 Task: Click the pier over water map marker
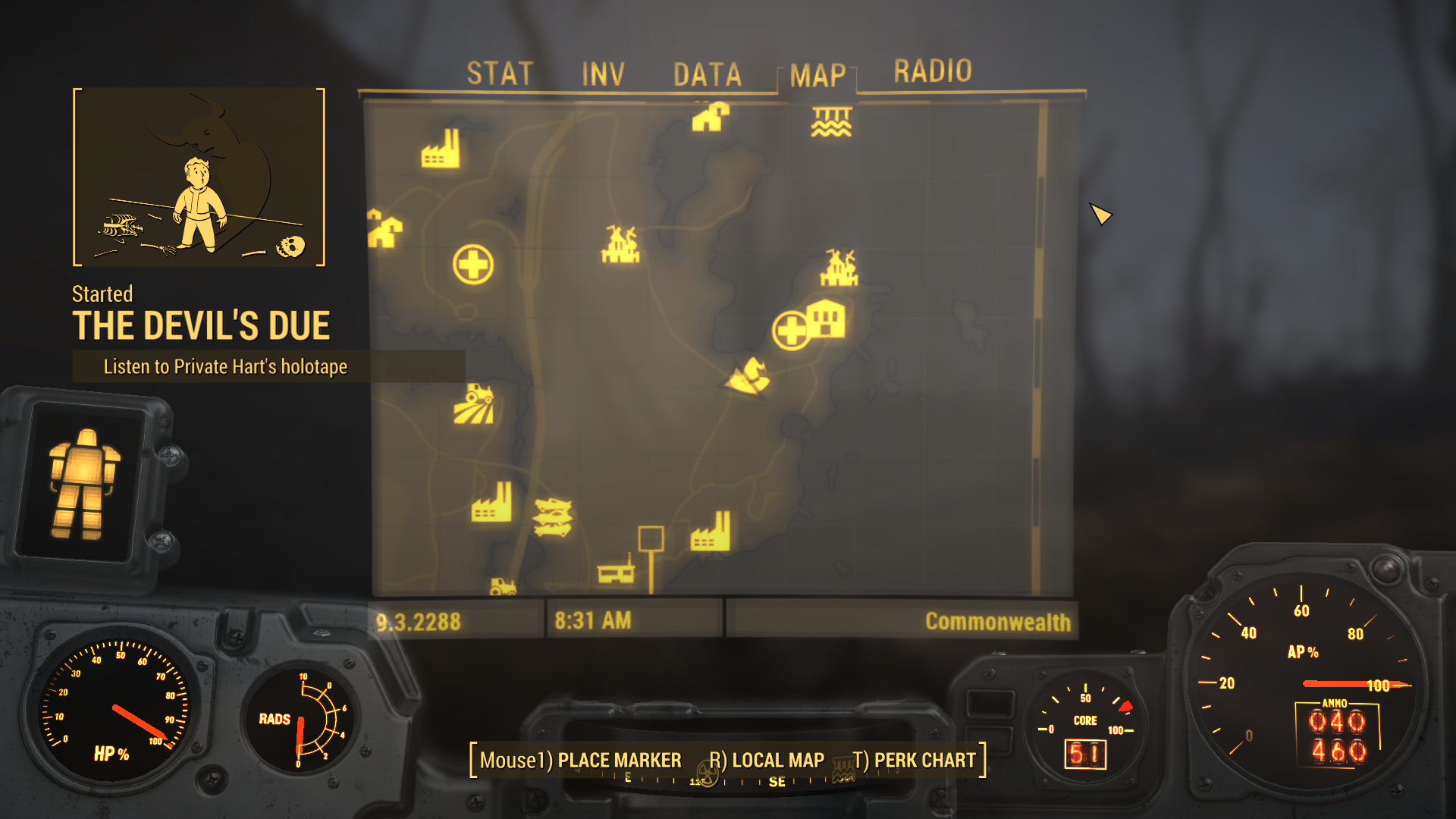831,121
